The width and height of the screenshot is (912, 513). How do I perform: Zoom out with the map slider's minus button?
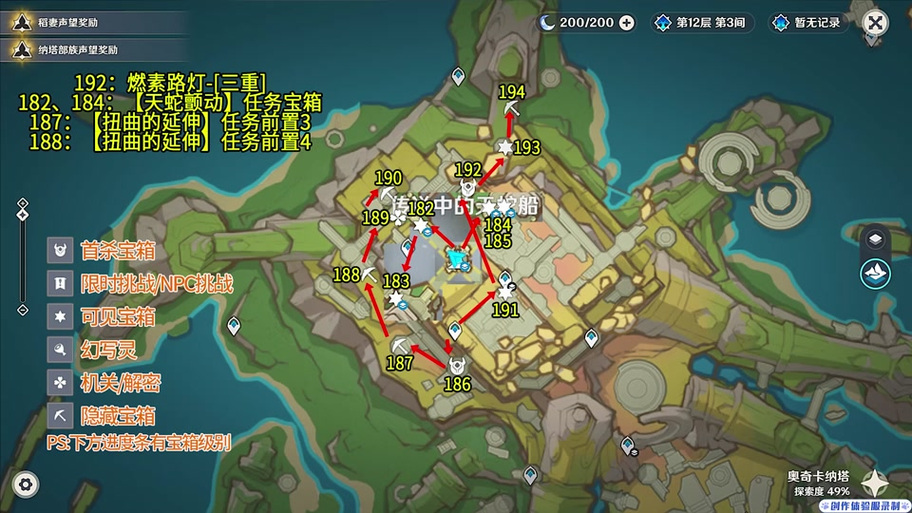(x=22, y=310)
